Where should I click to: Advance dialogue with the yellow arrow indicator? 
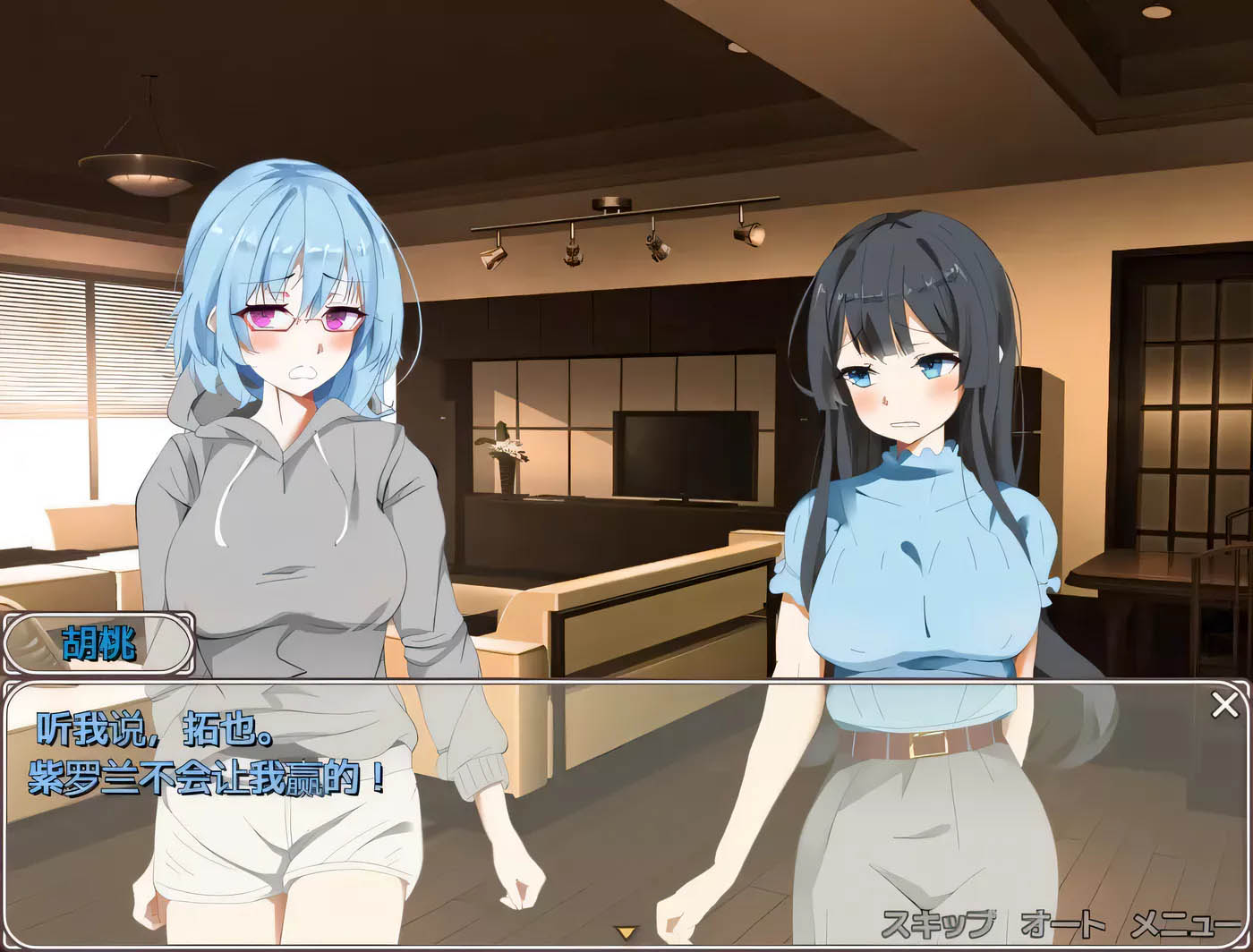pyautogui.click(x=626, y=932)
